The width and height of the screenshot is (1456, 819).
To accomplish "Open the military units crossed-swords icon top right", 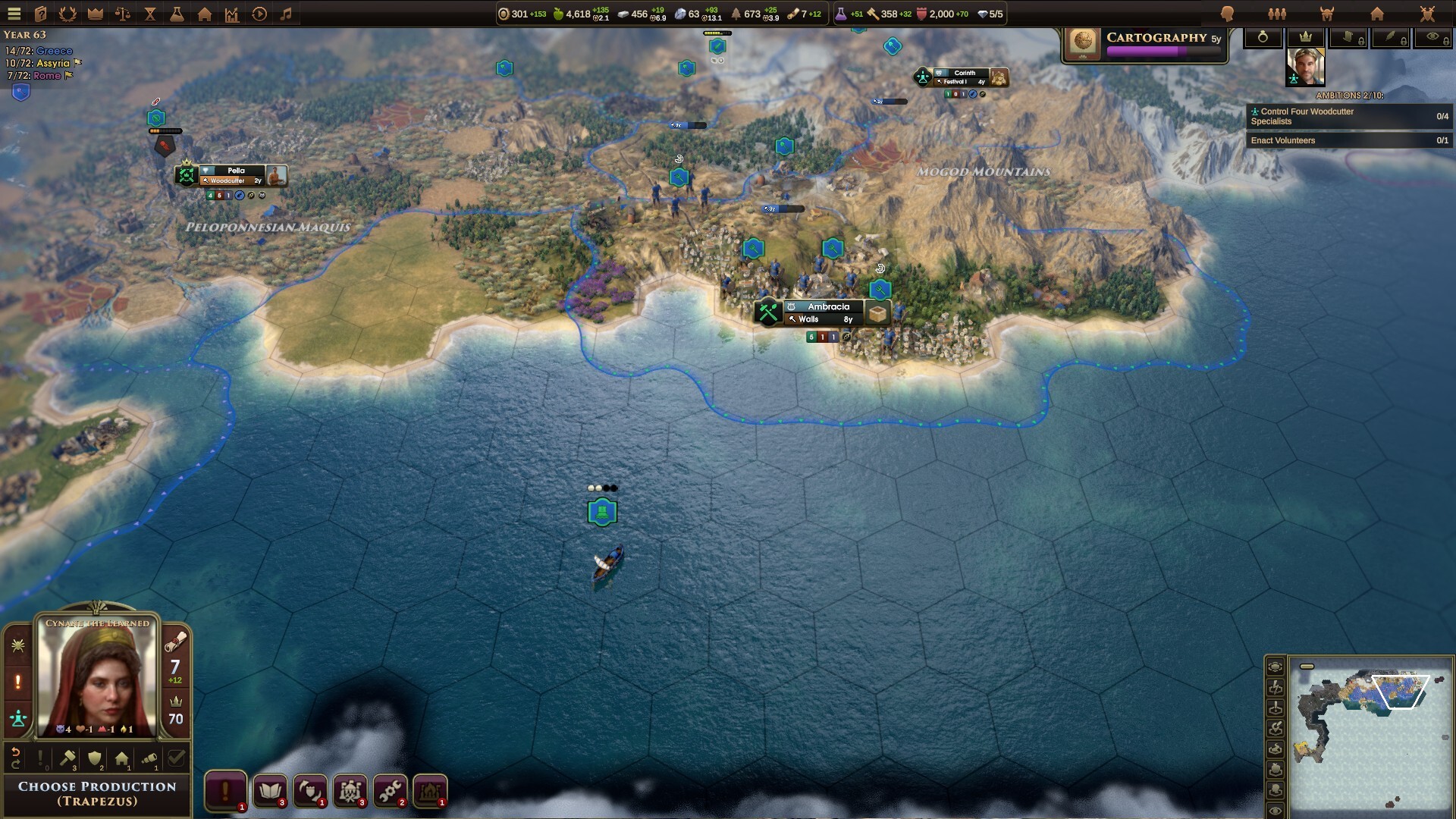I will pyautogui.click(x=1426, y=13).
